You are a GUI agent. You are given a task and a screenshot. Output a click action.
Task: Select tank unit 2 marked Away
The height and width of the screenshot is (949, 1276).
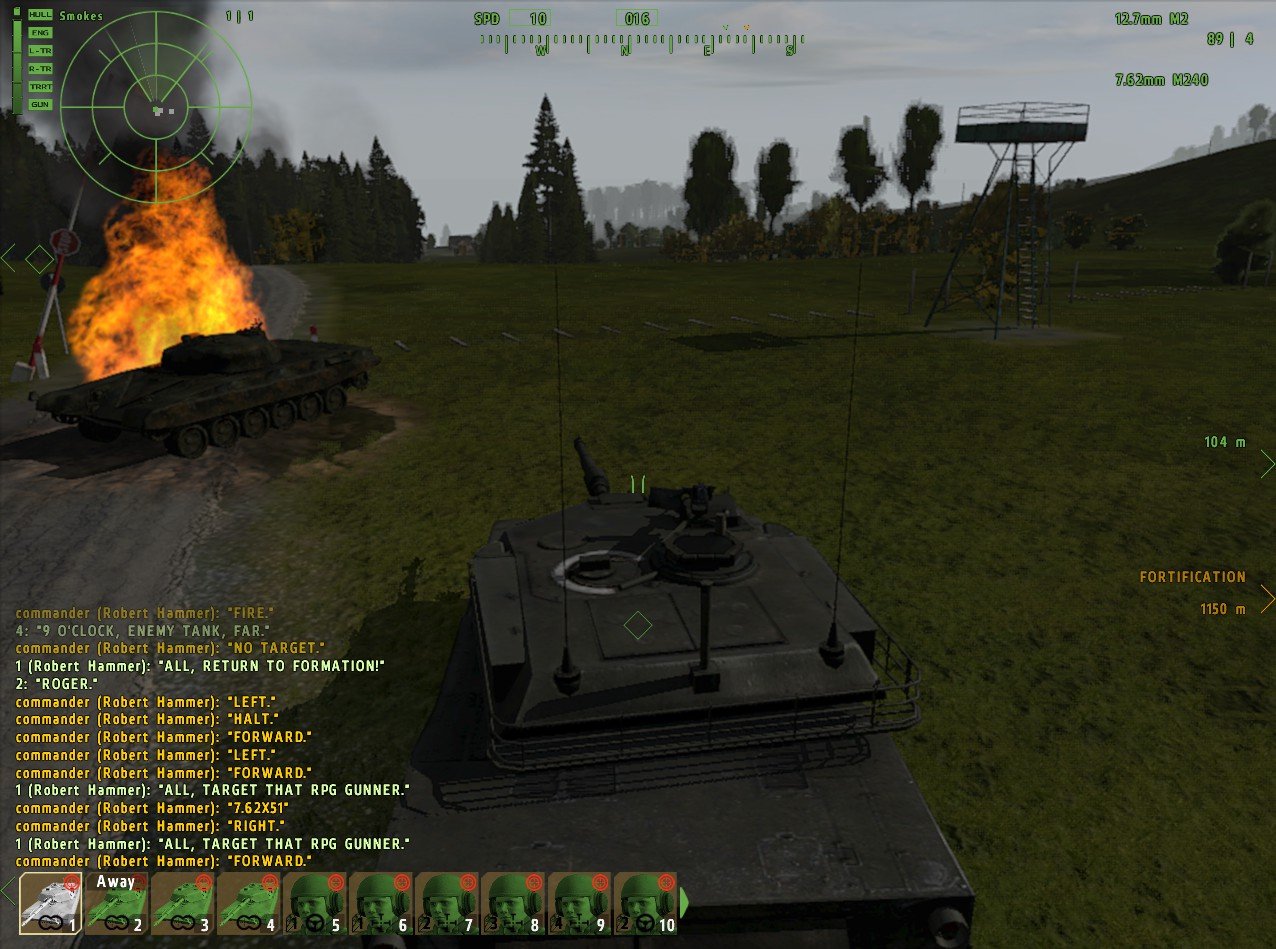point(116,903)
